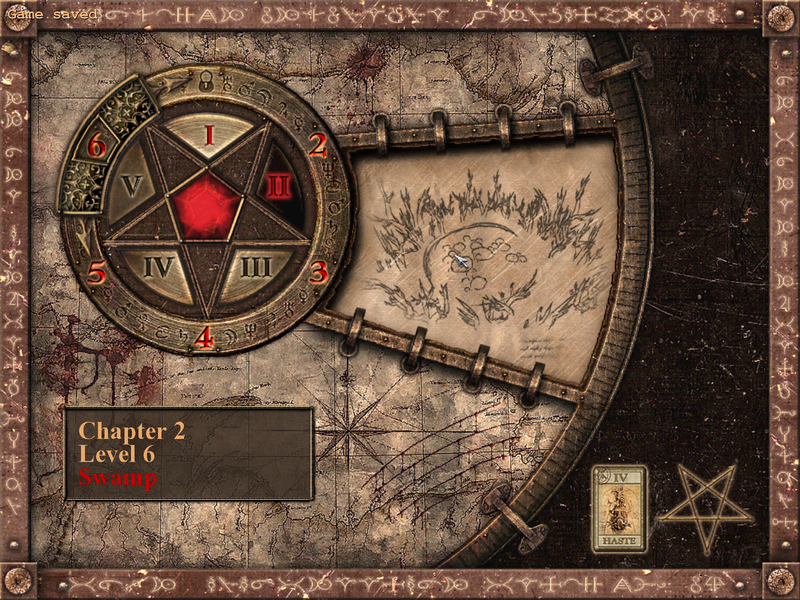The height and width of the screenshot is (600, 800).
Task: Select highlighted level 6 on the ring
Action: [96, 147]
